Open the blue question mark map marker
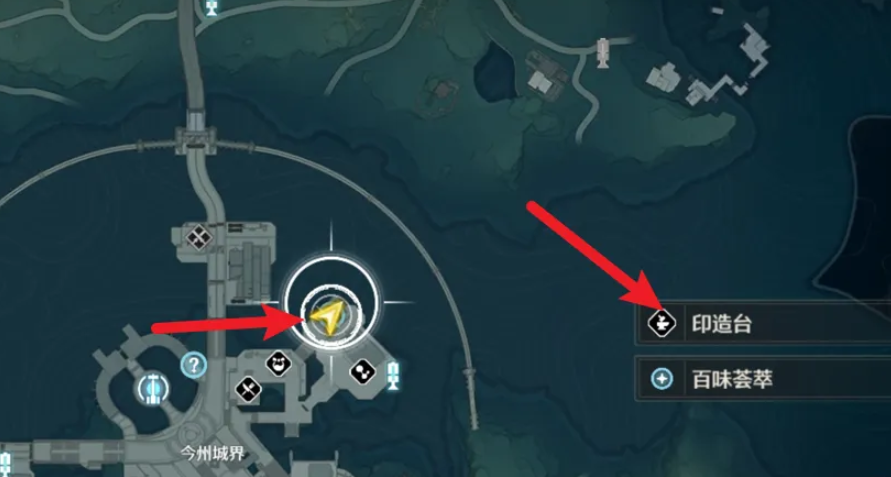 tap(193, 364)
